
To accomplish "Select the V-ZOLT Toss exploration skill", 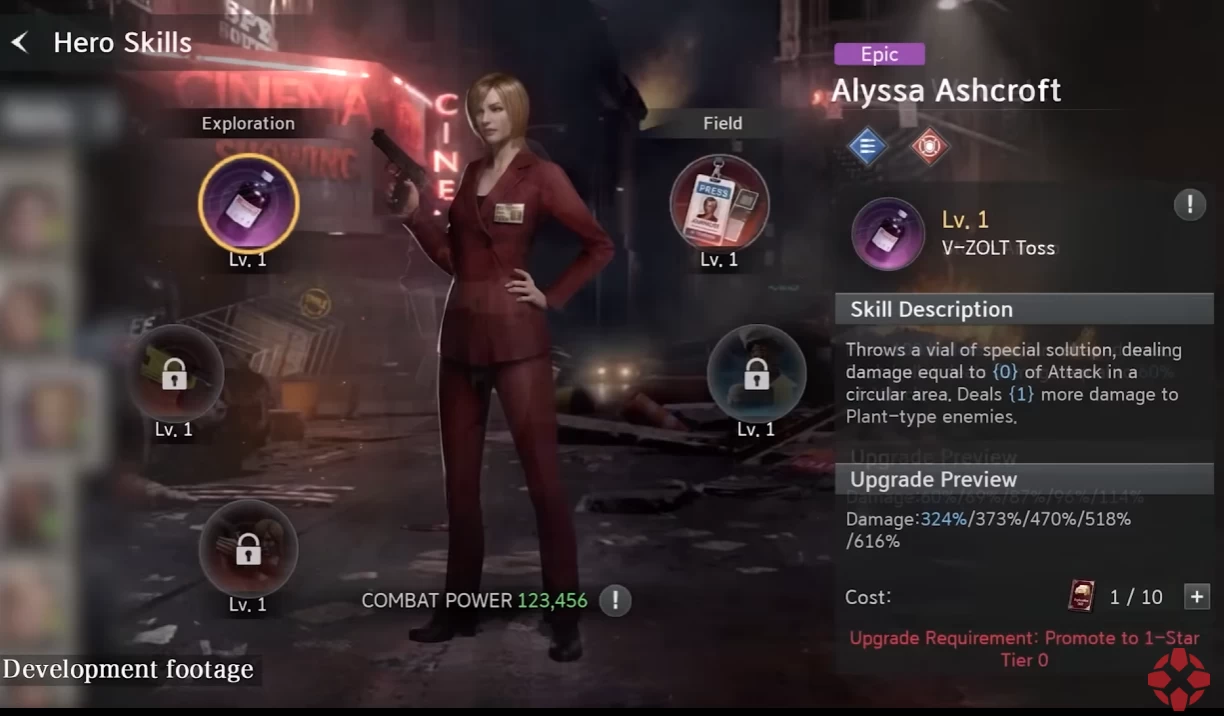I will tap(248, 204).
